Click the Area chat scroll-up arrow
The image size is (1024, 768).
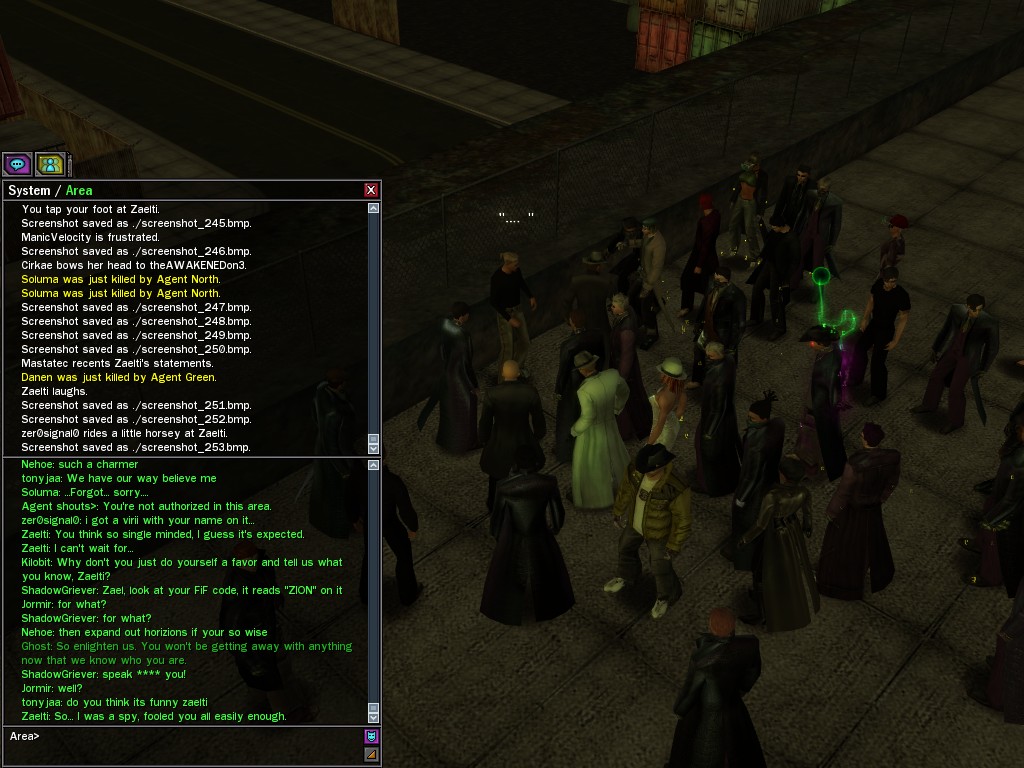coord(374,465)
